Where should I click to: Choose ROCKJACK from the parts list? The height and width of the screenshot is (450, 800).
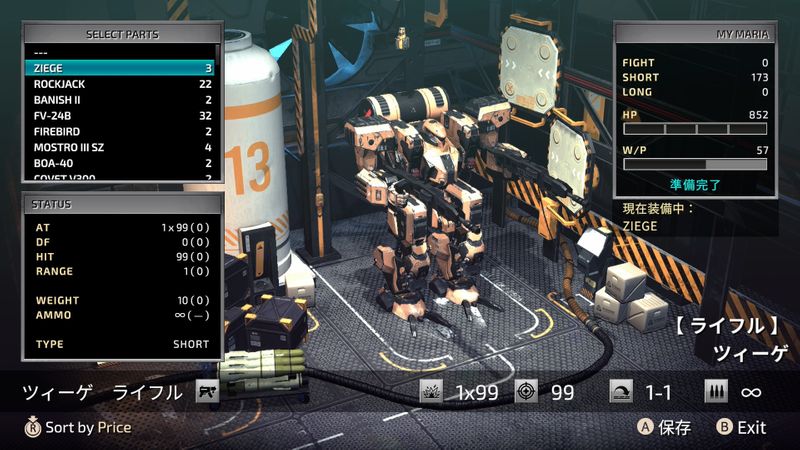tap(120, 84)
